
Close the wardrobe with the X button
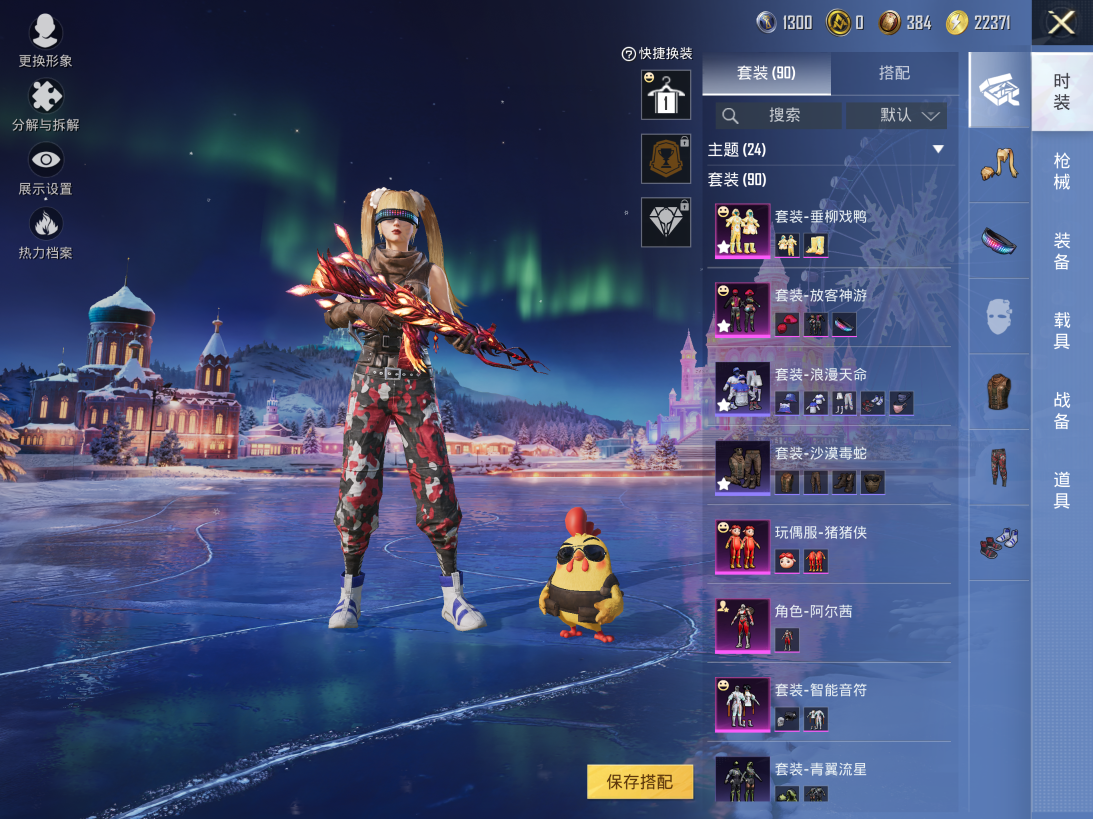[x=1061, y=23]
